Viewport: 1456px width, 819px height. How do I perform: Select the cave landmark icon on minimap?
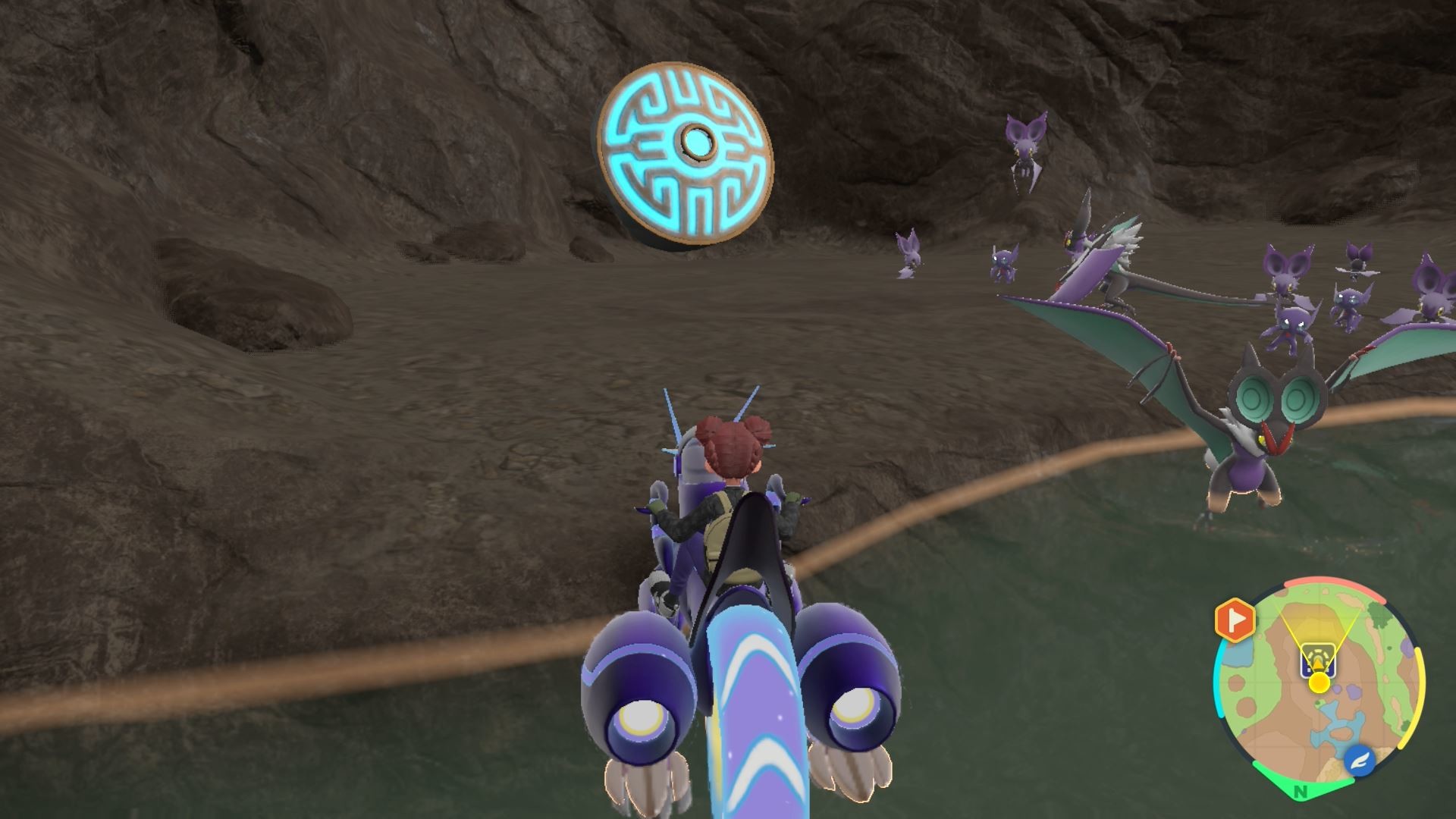click(1318, 658)
